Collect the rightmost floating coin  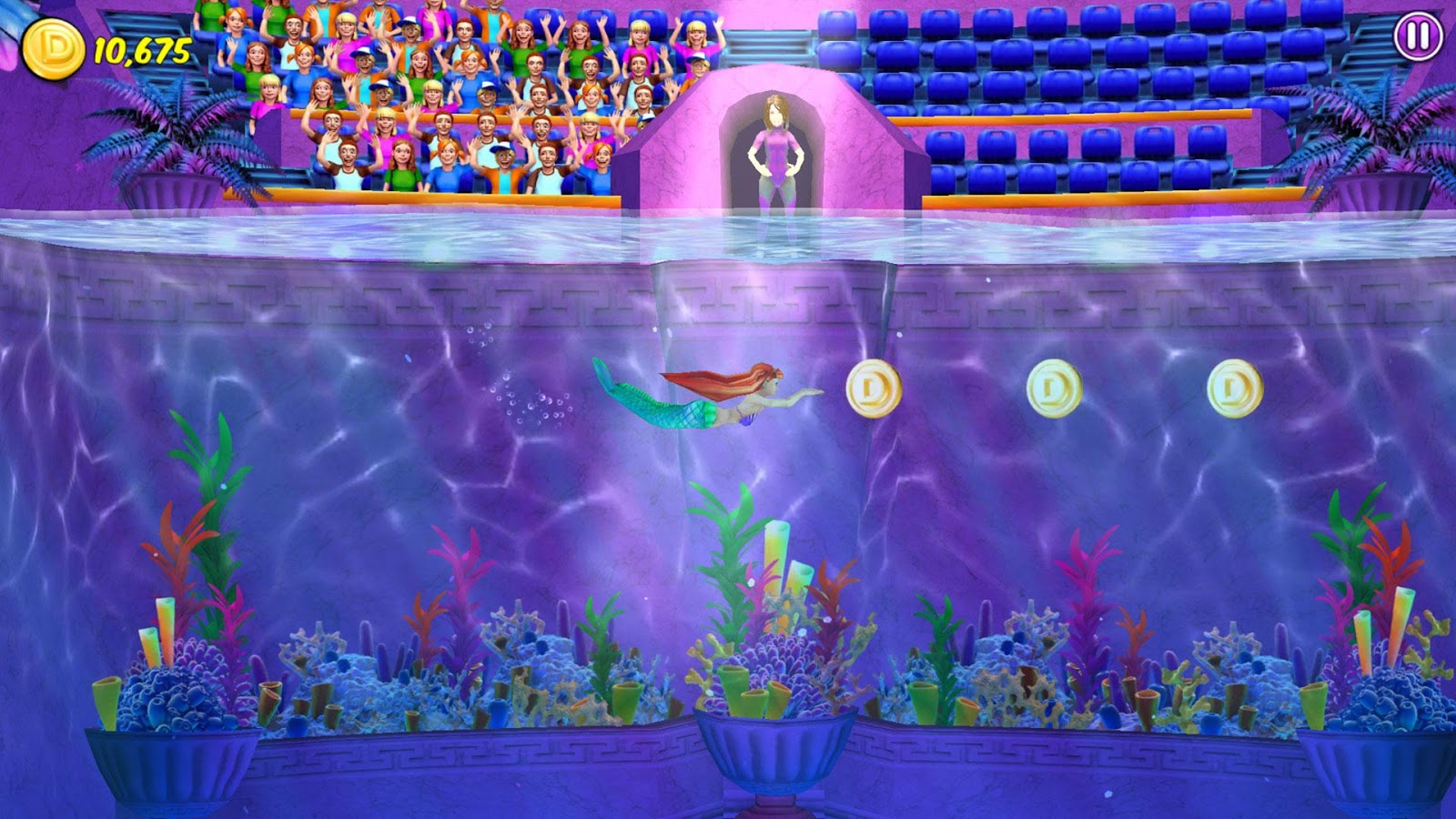tap(1234, 389)
